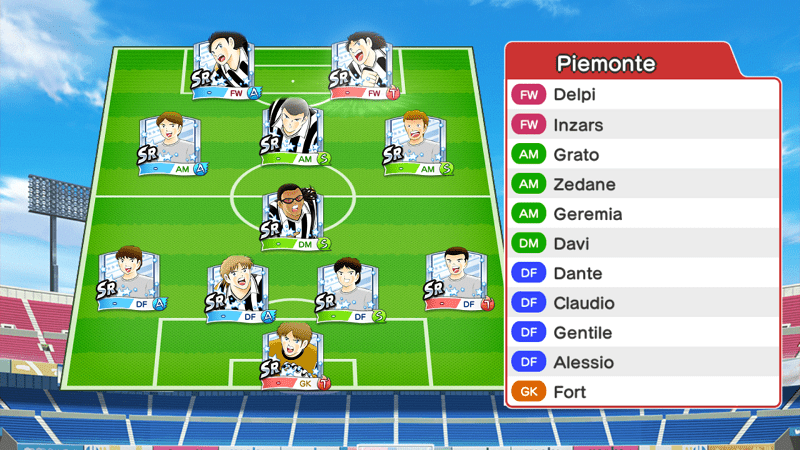Choose Zedane from the roster list
This screenshot has width=800, height=450.
pyautogui.click(x=642, y=185)
